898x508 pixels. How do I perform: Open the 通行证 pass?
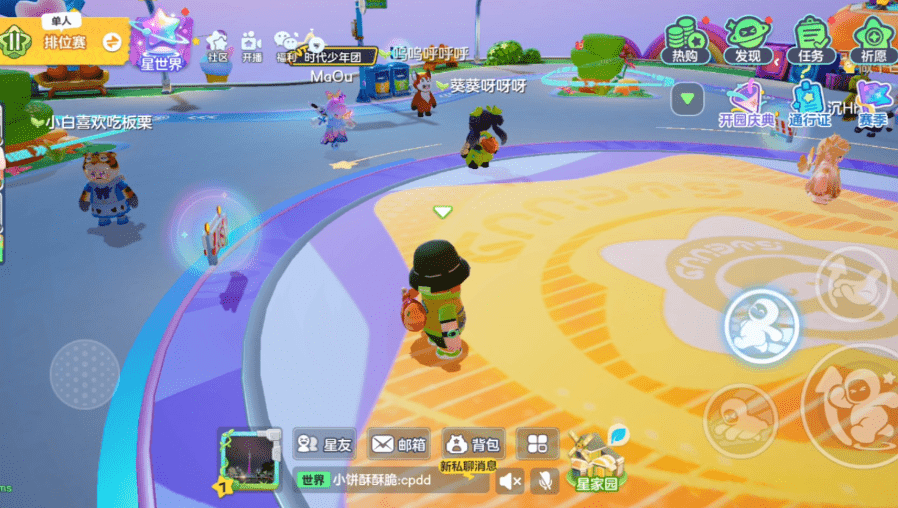(809, 106)
